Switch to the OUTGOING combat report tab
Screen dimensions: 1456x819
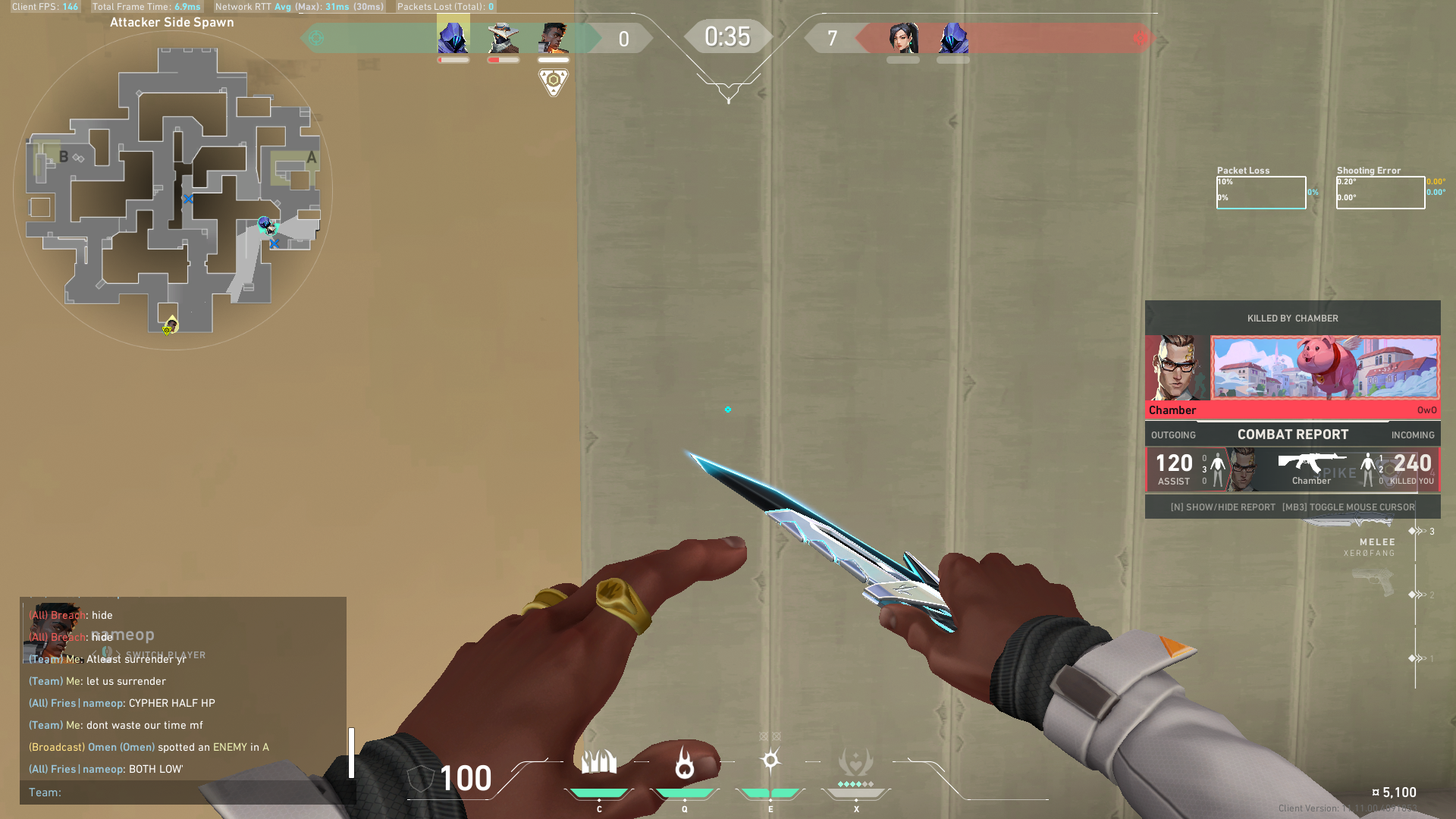(1173, 435)
